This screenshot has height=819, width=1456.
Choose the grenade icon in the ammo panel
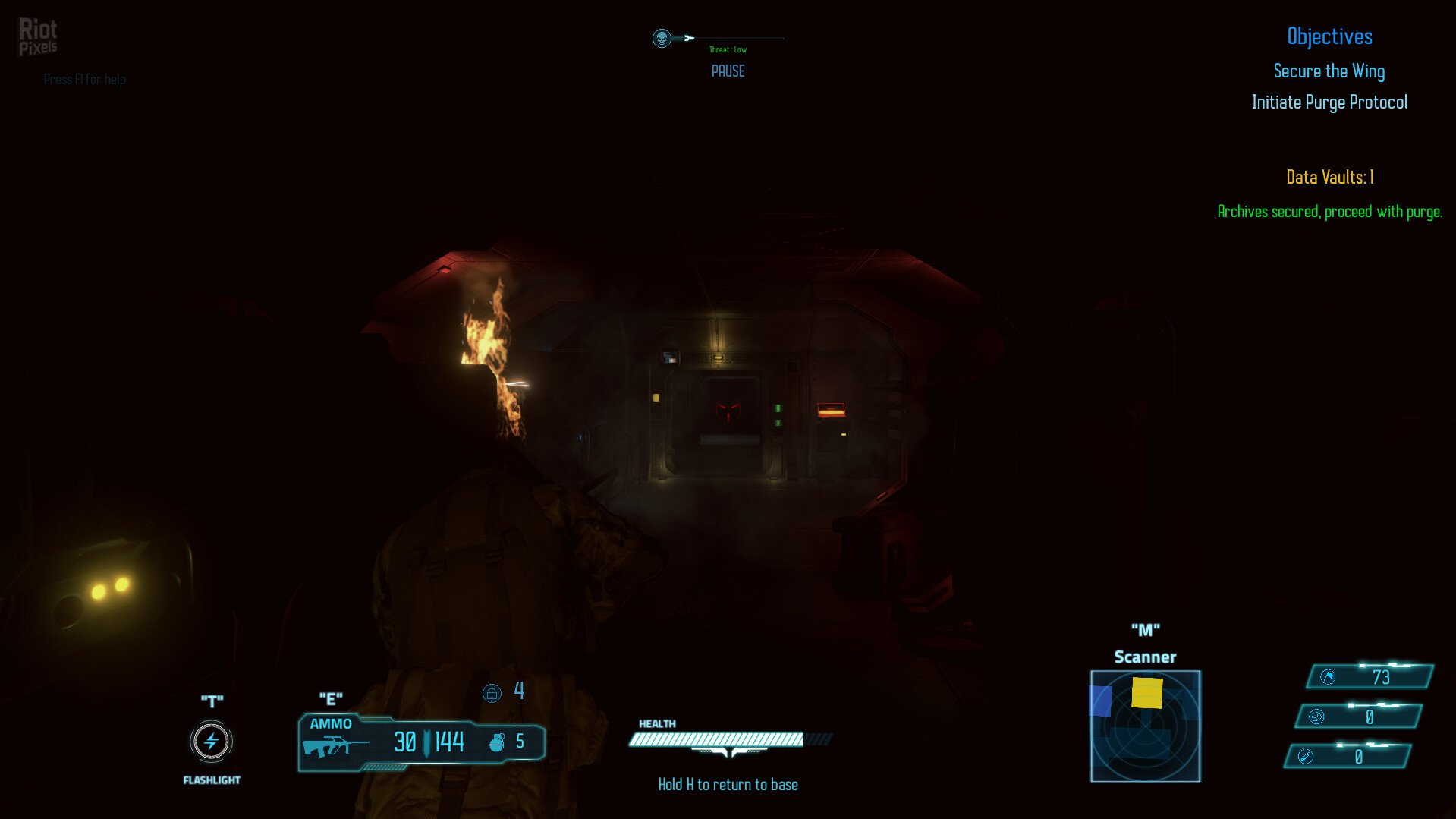[497, 742]
